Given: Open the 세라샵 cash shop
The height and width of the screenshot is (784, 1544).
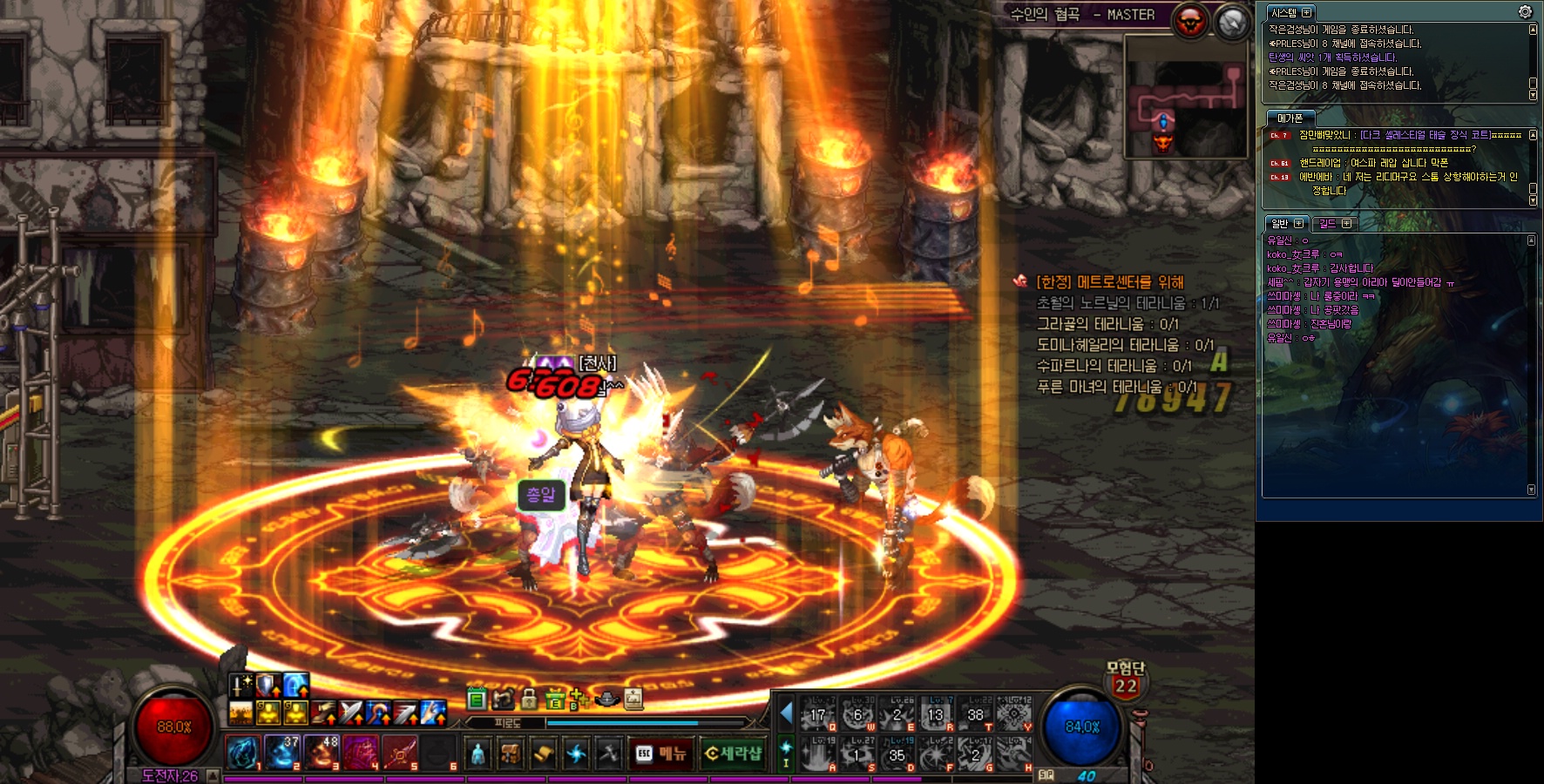Looking at the screenshot, I should pos(733,754).
